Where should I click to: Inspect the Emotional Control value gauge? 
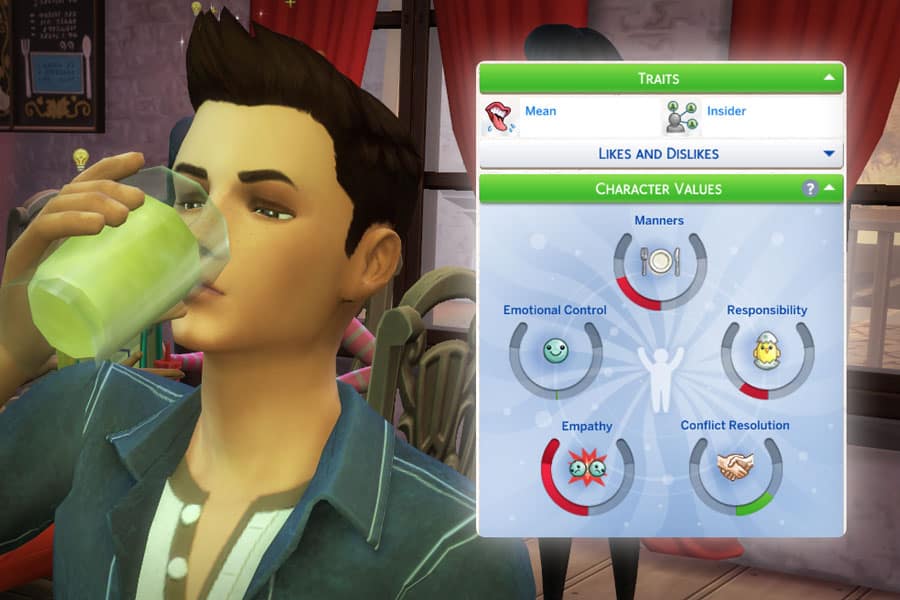pos(555,352)
